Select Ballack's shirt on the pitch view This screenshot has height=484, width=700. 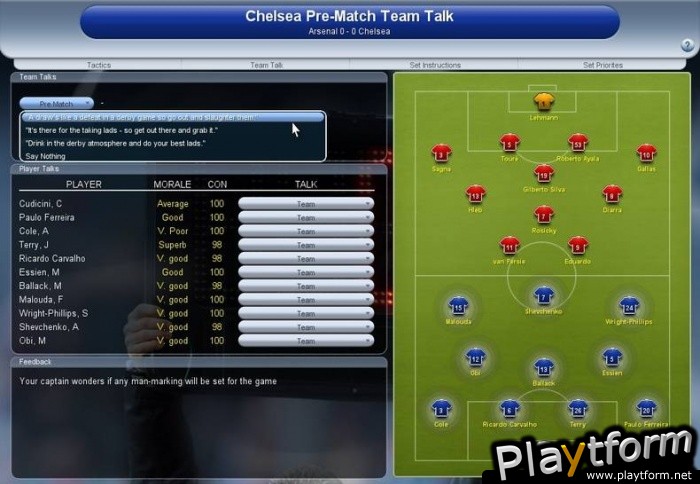tap(543, 368)
